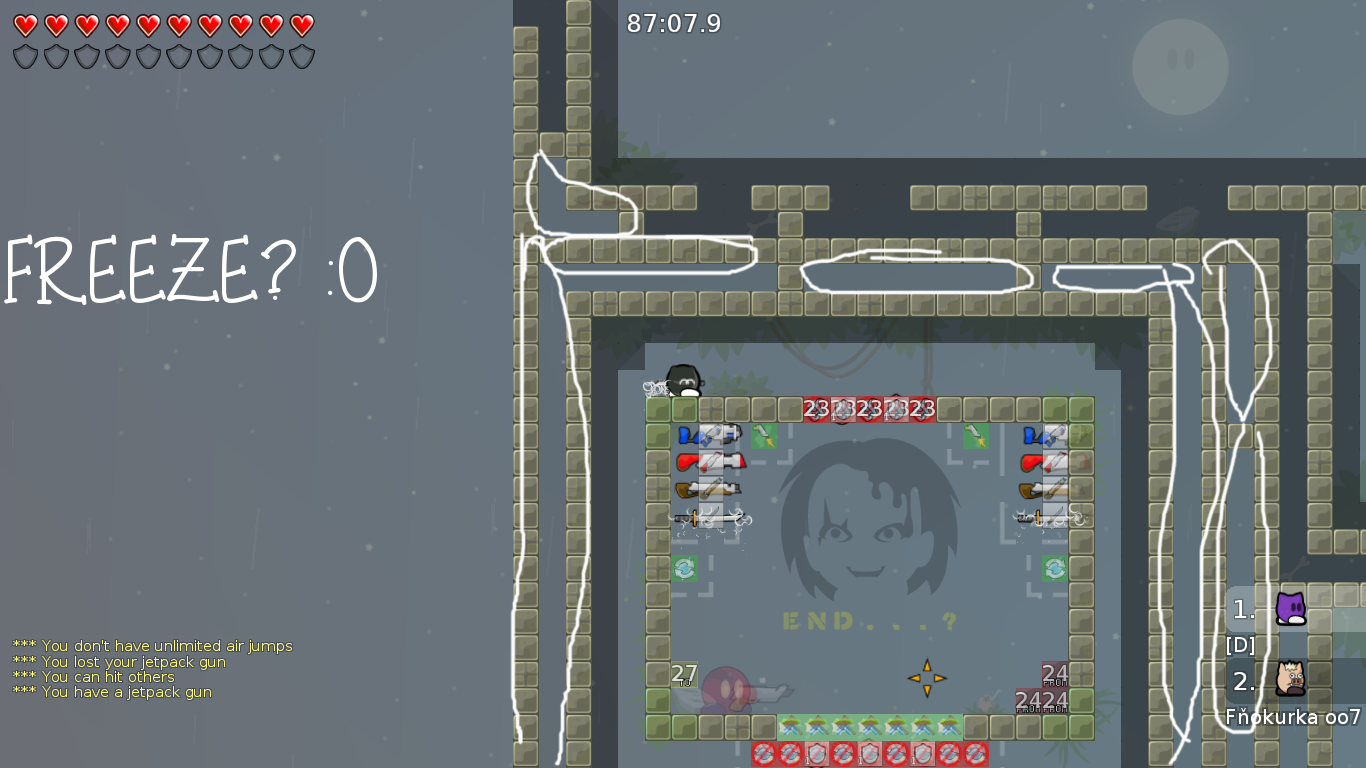This screenshot has height=768, width=1366.
Task: Click the 87:07.9 match timer
Action: (671, 24)
